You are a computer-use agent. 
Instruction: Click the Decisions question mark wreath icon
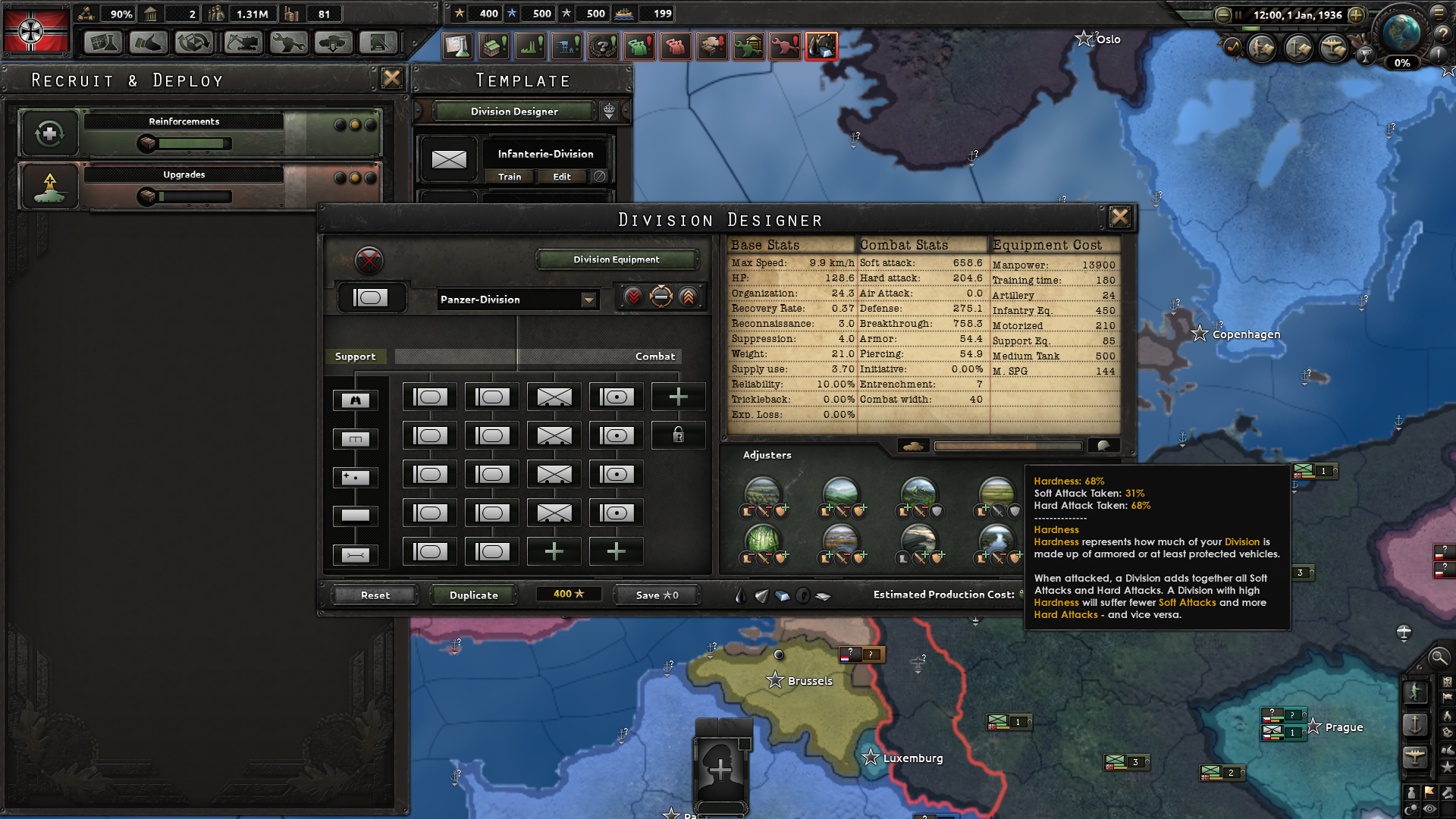(601, 45)
